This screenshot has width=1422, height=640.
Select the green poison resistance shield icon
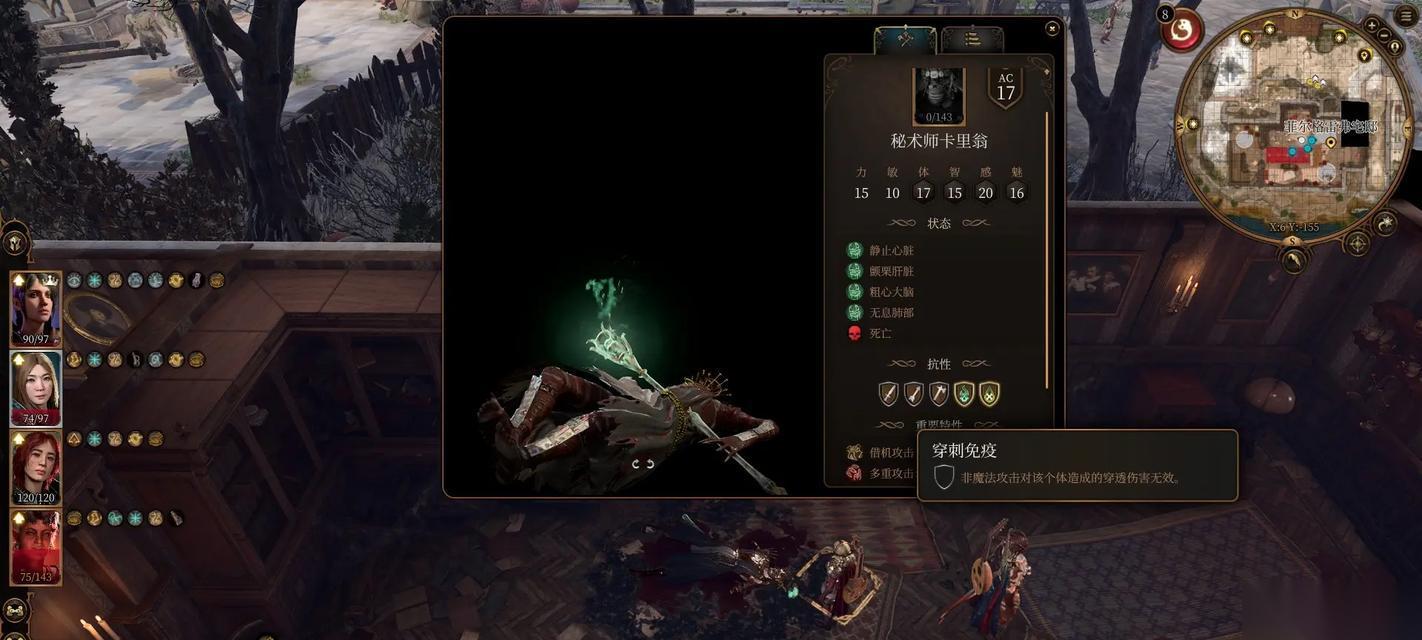pos(964,394)
